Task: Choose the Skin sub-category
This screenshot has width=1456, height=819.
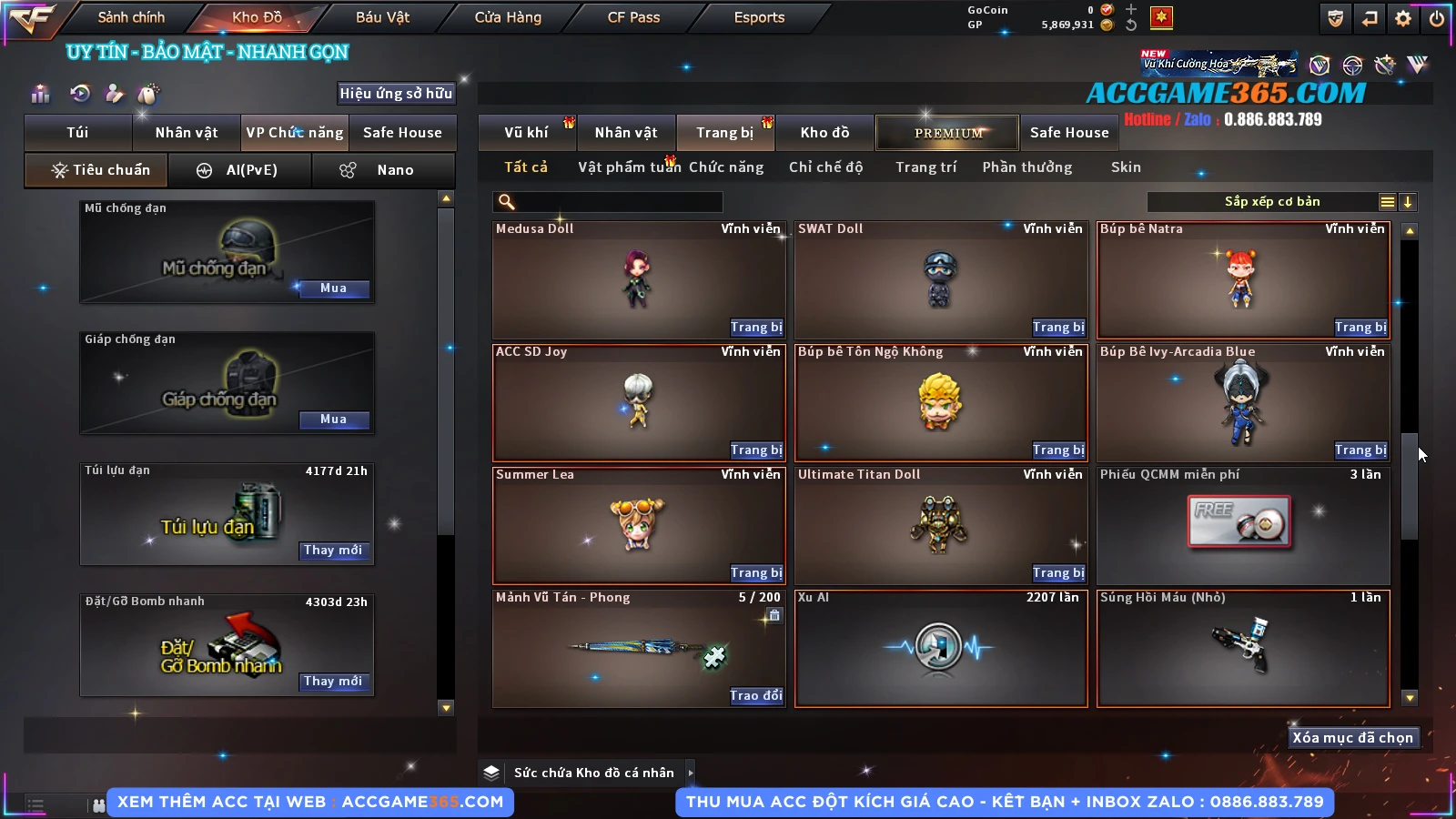Action: coord(1126,167)
